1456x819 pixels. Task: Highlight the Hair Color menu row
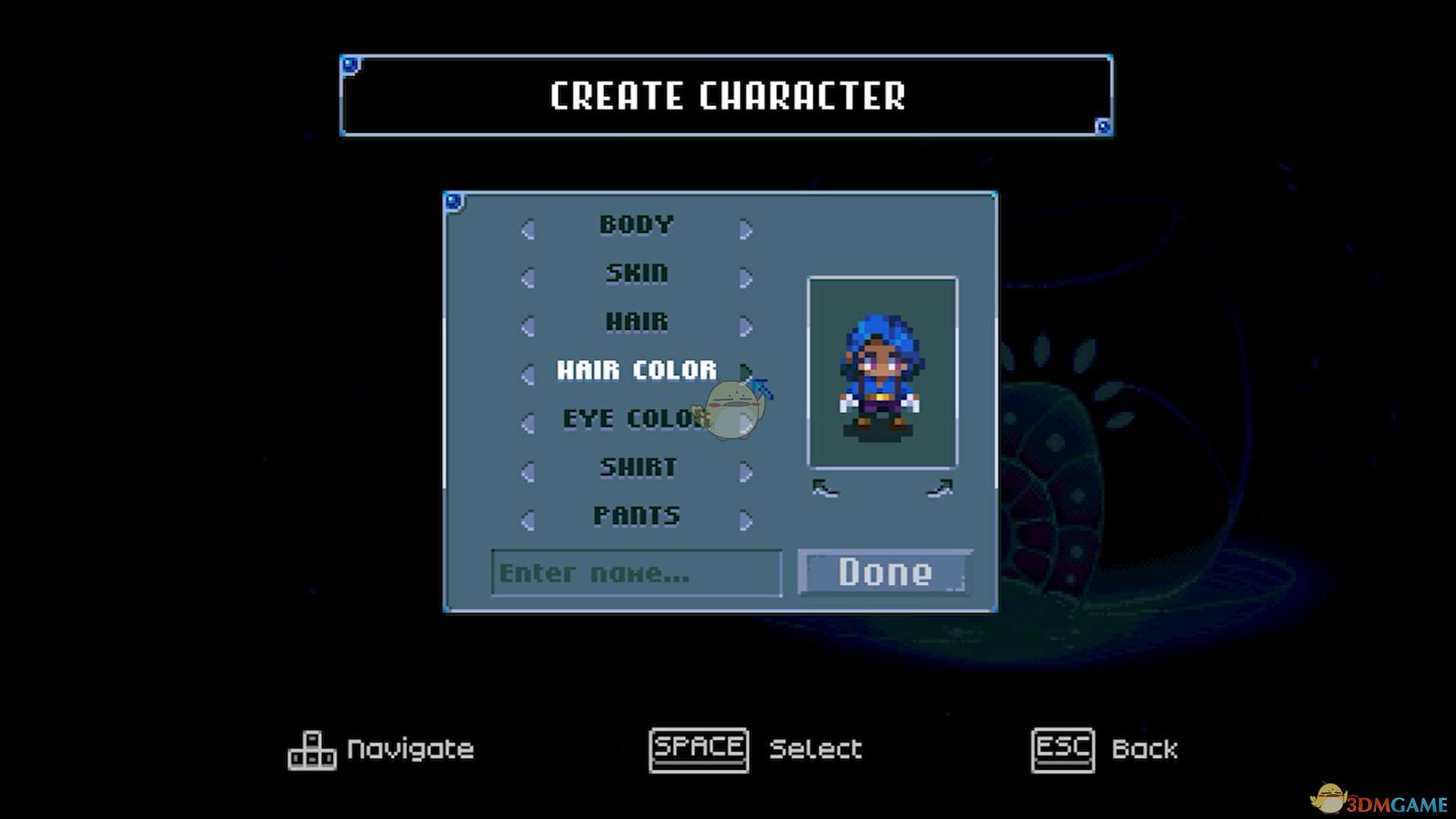[637, 370]
